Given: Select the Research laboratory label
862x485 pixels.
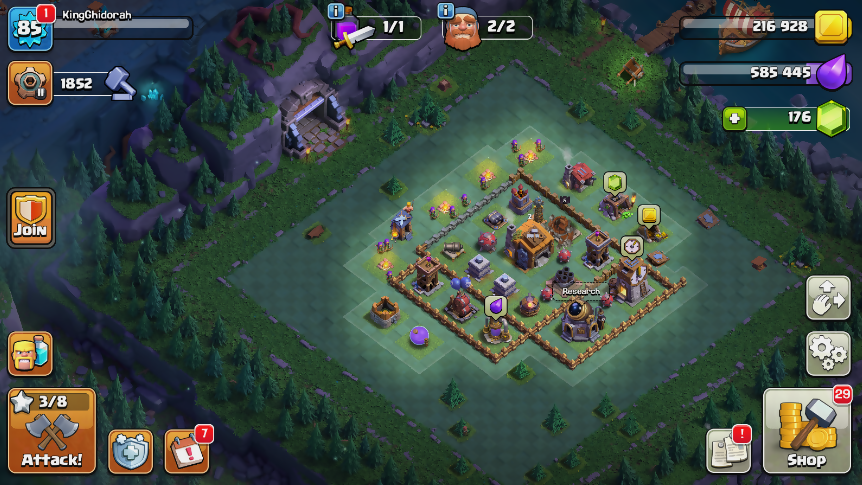Looking at the screenshot, I should click(x=580, y=291).
